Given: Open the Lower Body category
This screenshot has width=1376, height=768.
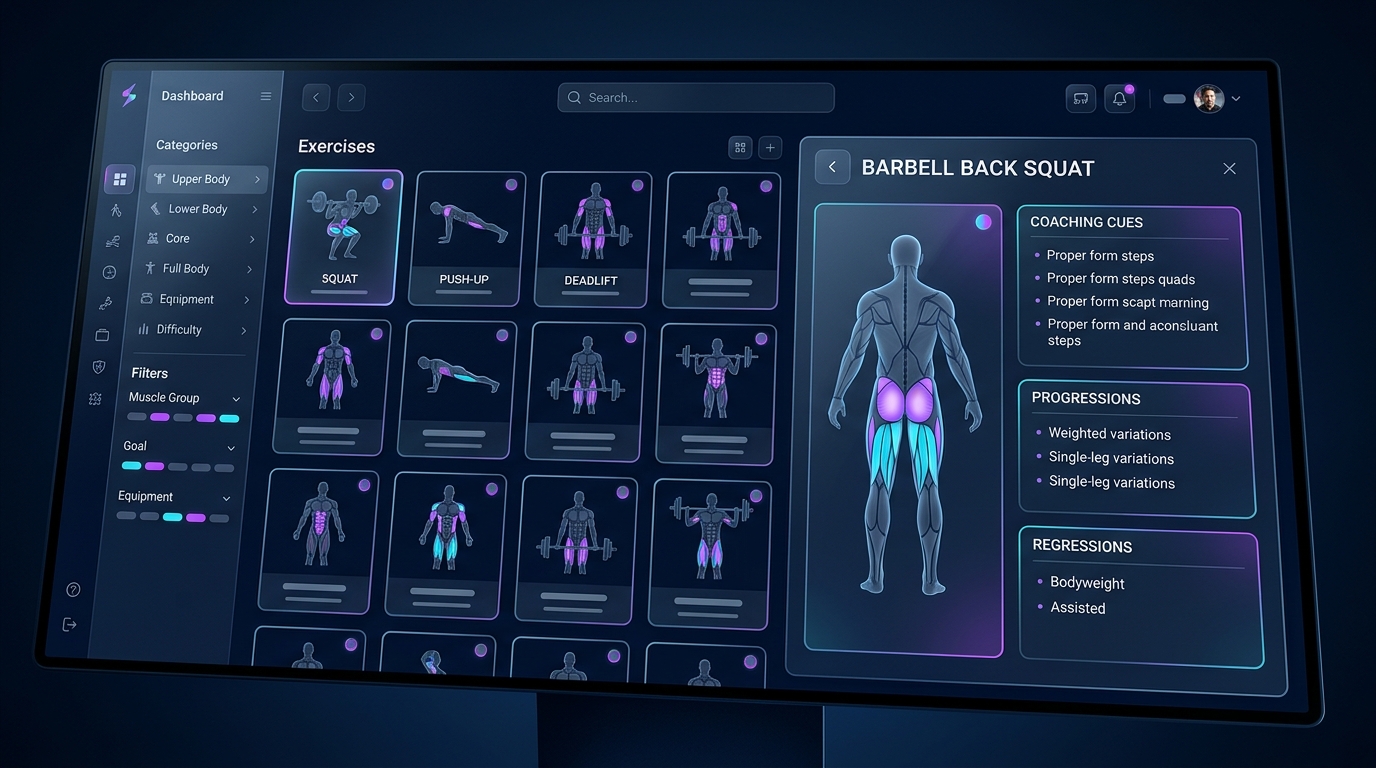Looking at the screenshot, I should coord(201,209).
